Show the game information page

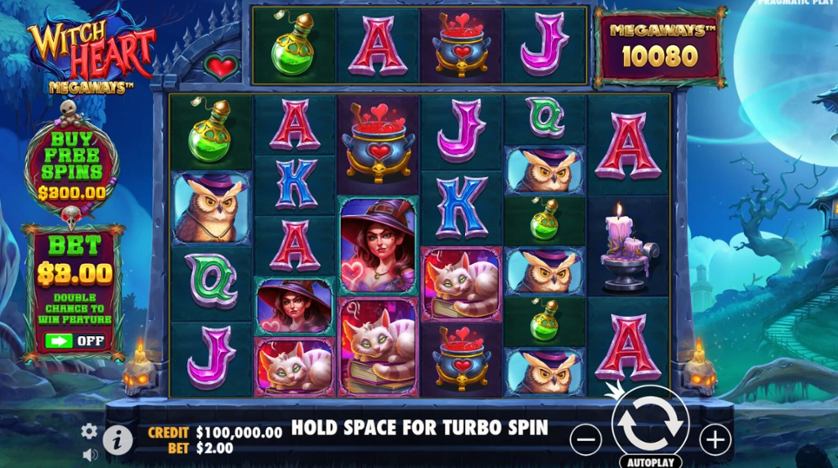pos(118,437)
